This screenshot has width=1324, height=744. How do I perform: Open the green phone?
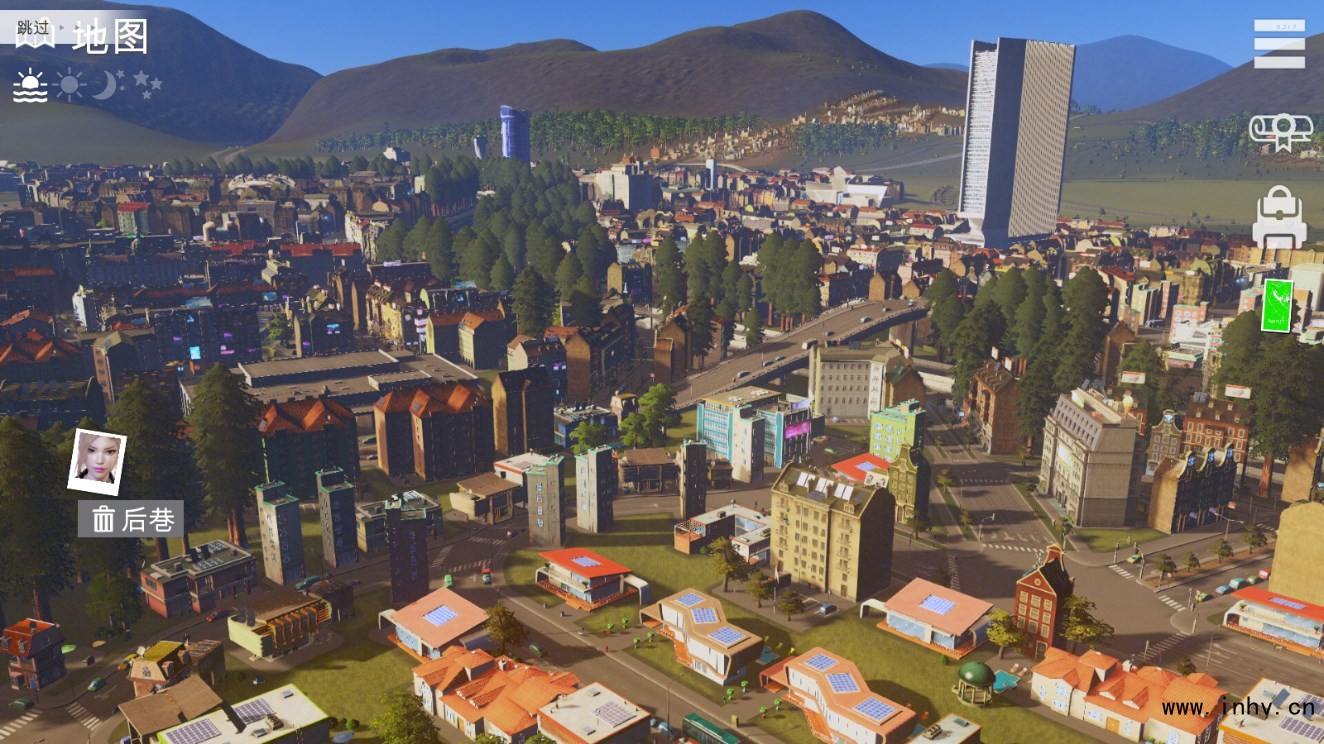pos(1277,305)
